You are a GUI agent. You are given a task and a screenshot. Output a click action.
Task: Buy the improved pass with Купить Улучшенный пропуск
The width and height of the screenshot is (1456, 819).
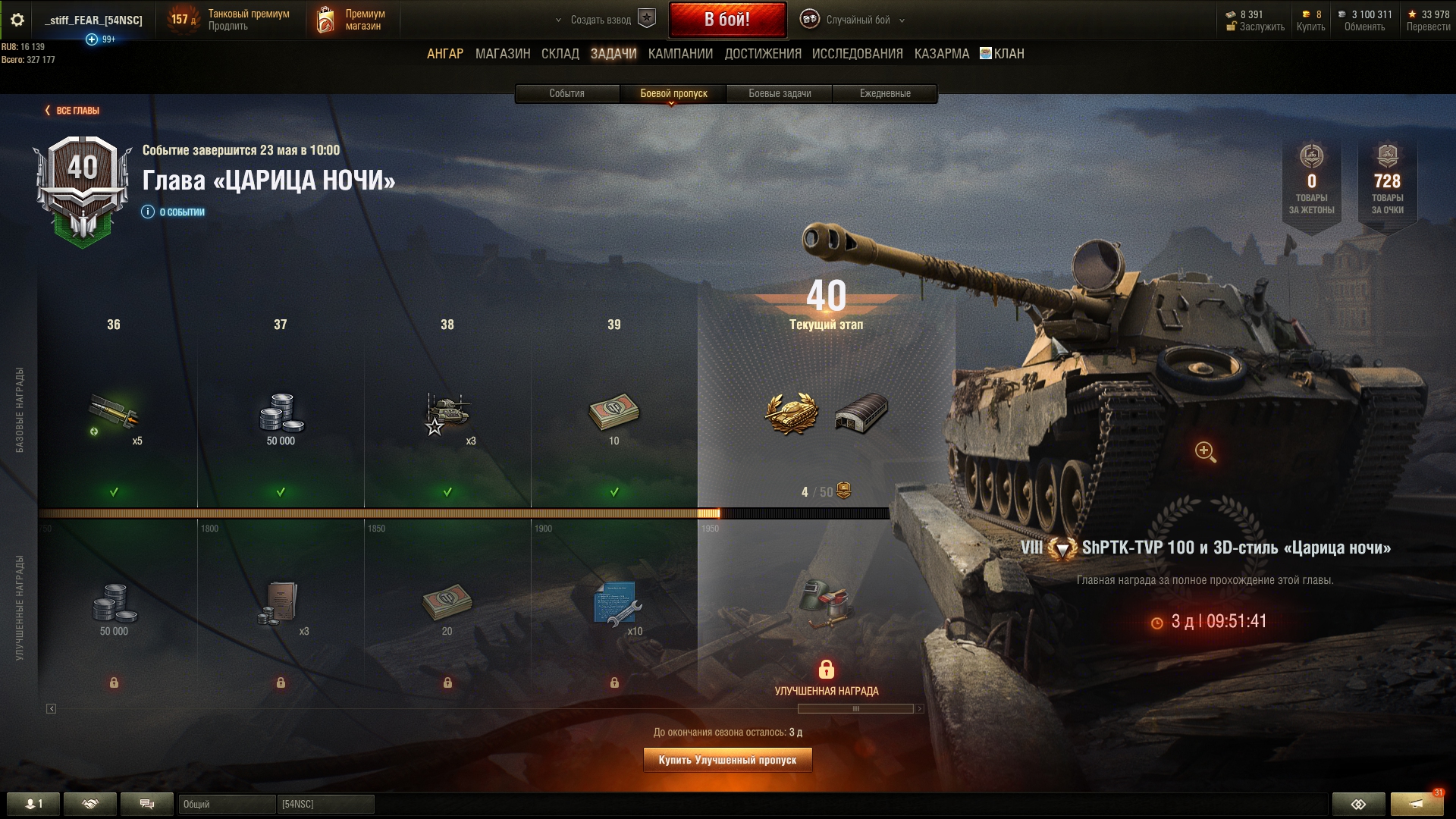click(727, 760)
